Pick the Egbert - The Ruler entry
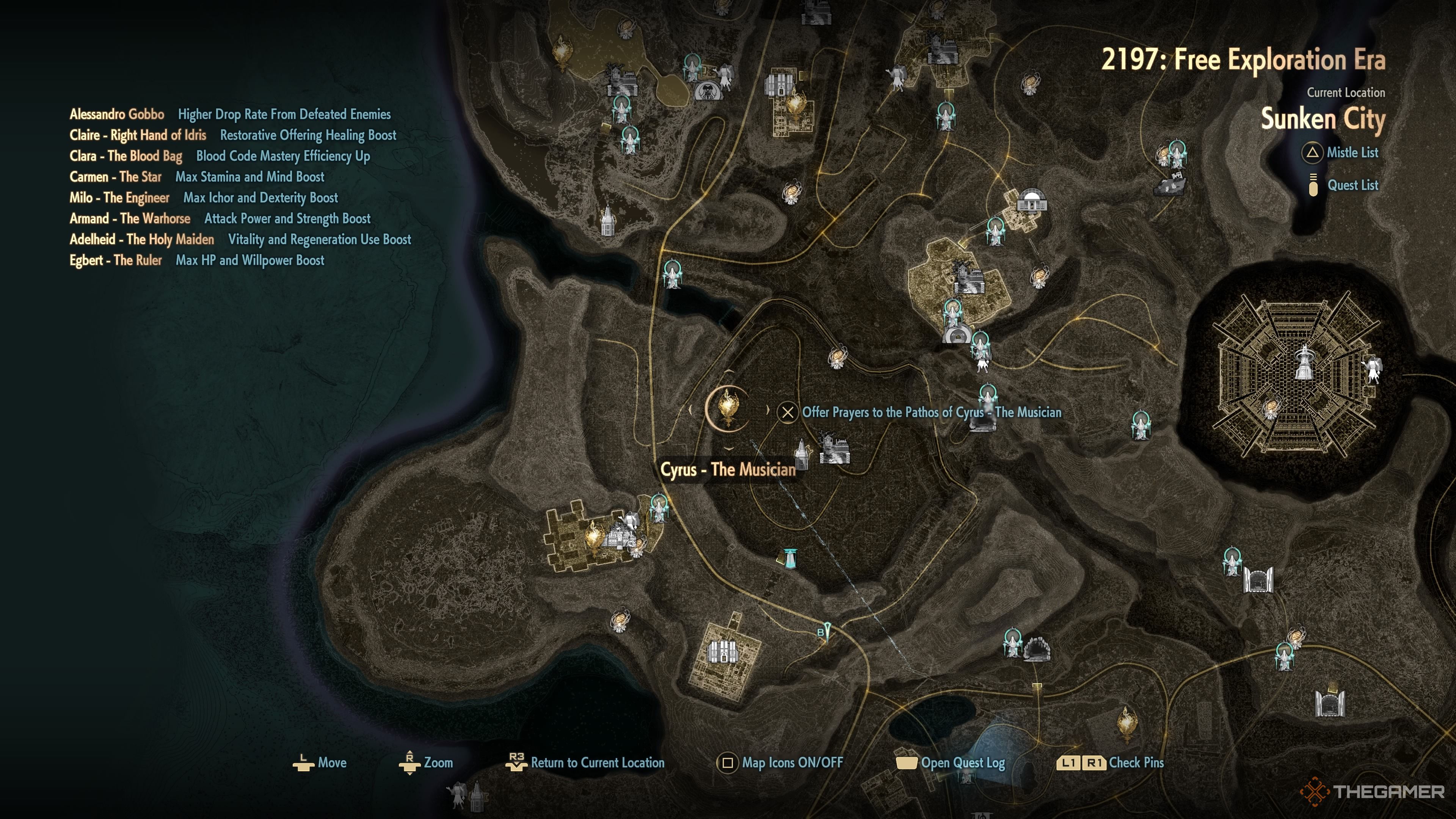 point(115,260)
